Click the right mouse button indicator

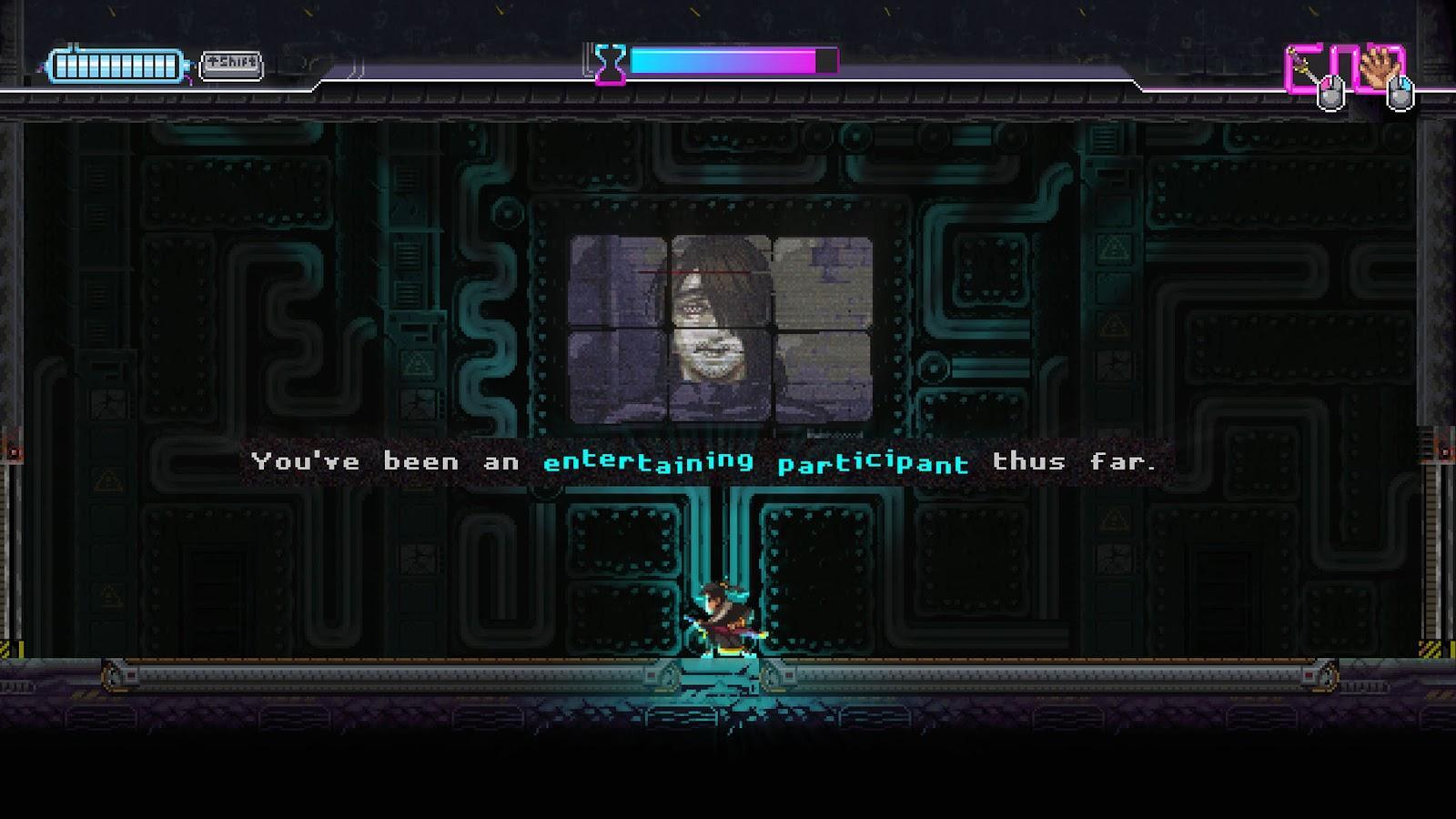[1399, 91]
